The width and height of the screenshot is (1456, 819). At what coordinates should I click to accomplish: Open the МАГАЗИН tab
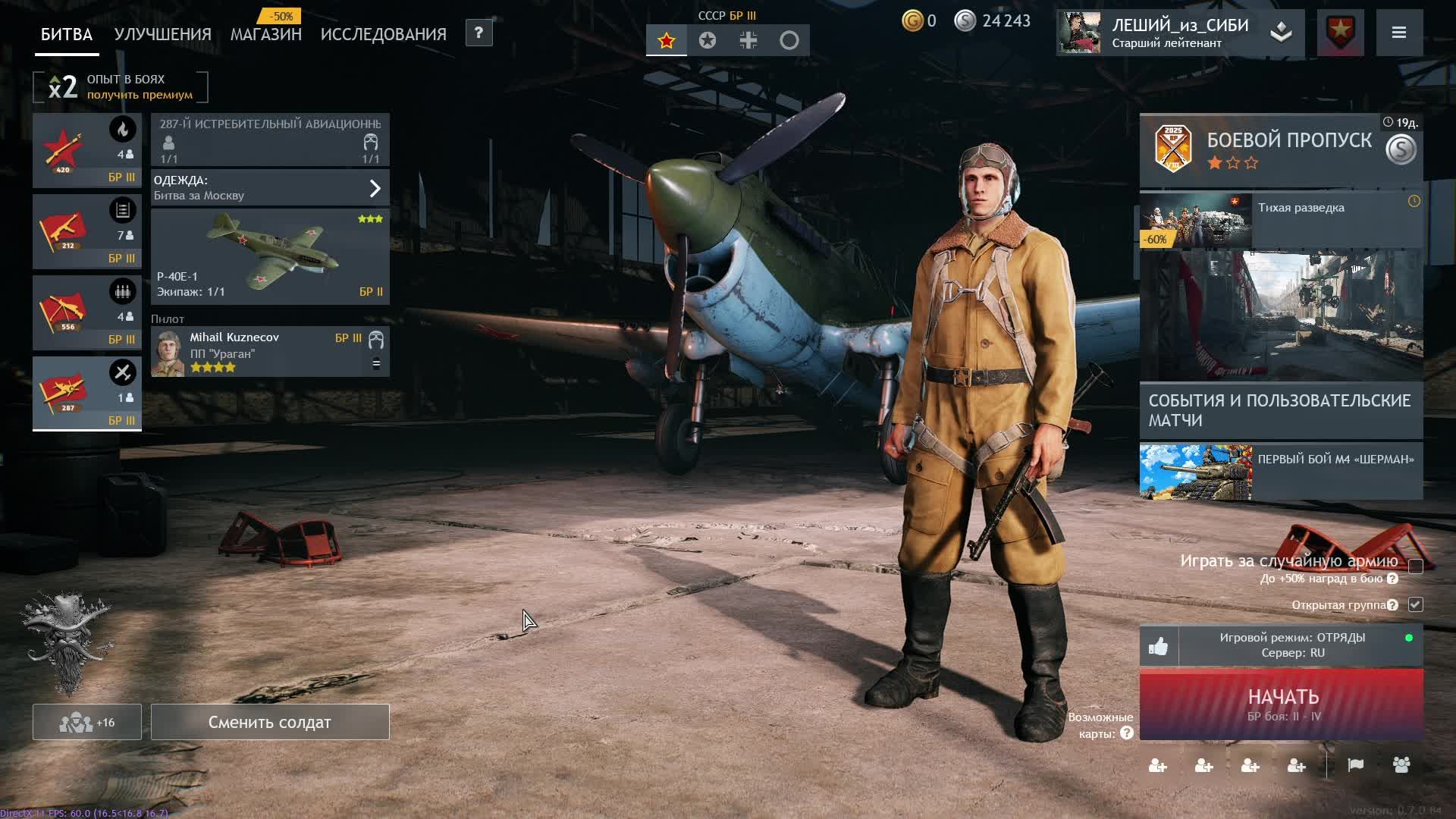point(265,35)
